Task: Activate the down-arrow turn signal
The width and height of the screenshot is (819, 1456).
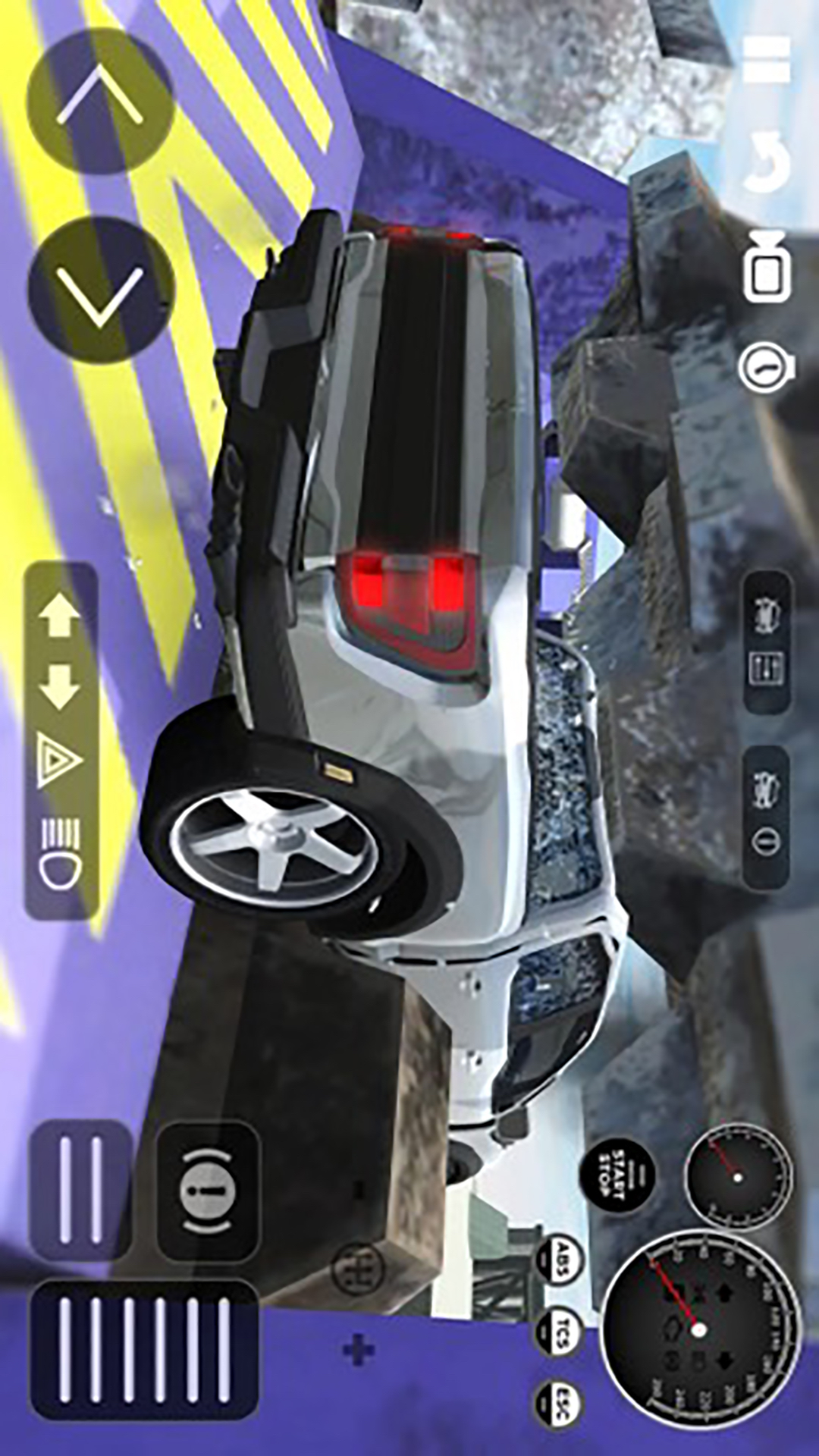Action: [x=61, y=686]
